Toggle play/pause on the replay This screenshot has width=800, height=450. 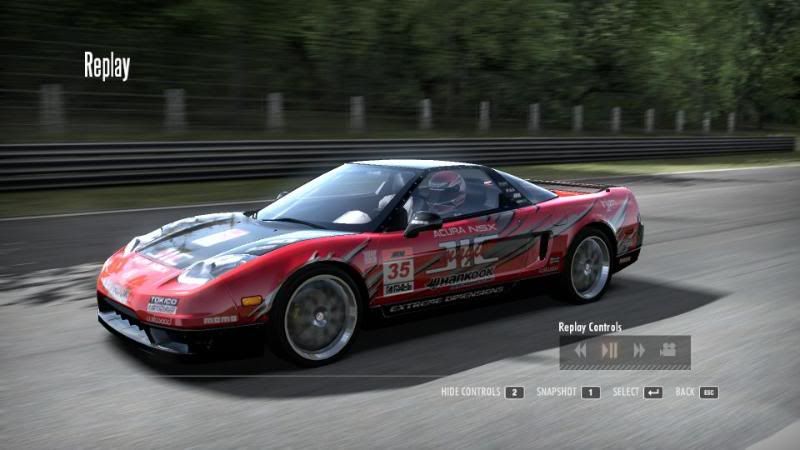coord(609,350)
